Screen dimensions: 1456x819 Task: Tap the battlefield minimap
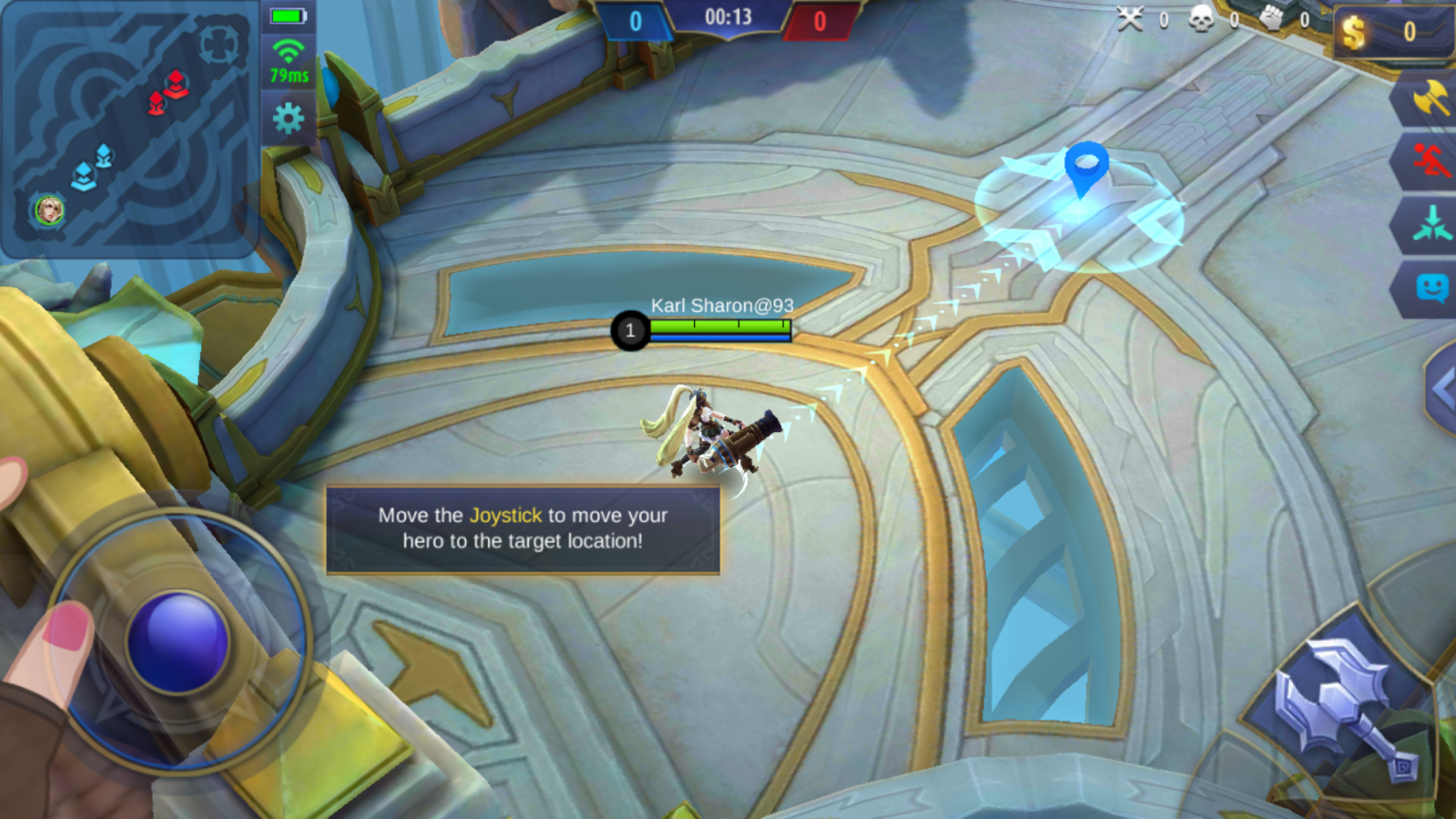click(130, 128)
